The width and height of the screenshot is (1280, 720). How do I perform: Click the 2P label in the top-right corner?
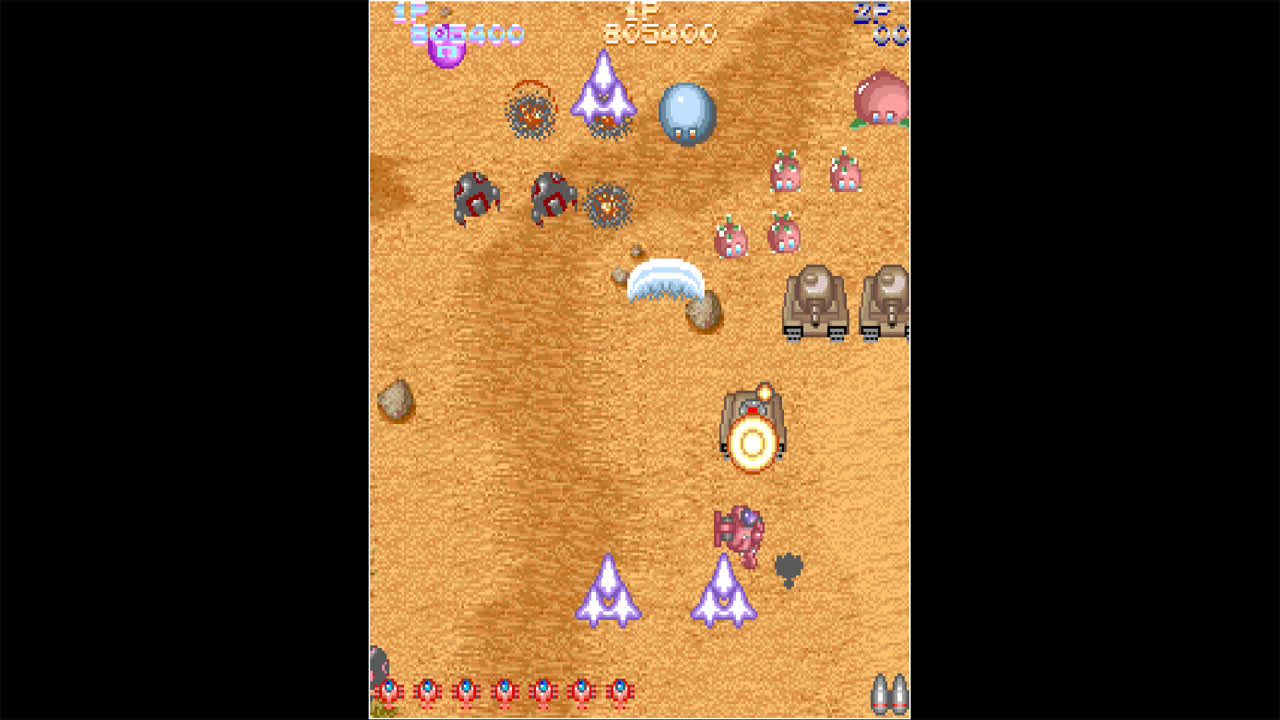865,12
